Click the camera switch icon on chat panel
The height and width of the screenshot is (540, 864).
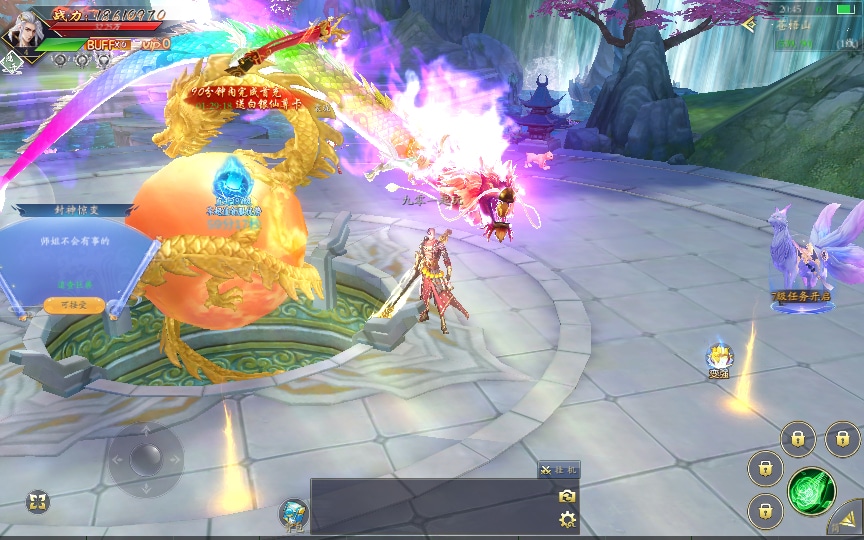(567, 496)
